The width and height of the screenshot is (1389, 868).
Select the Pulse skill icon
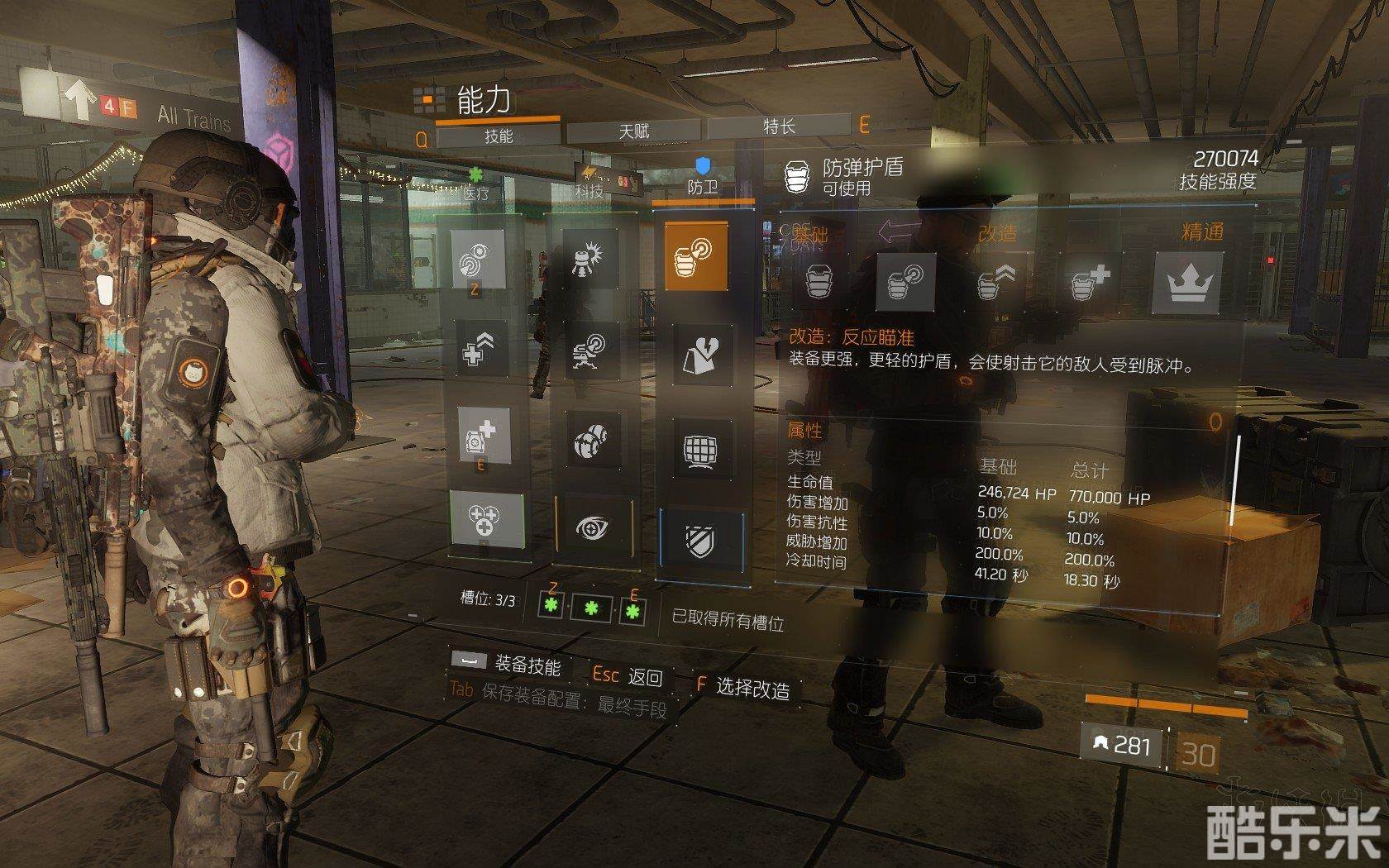pyautogui.click(x=481, y=259)
